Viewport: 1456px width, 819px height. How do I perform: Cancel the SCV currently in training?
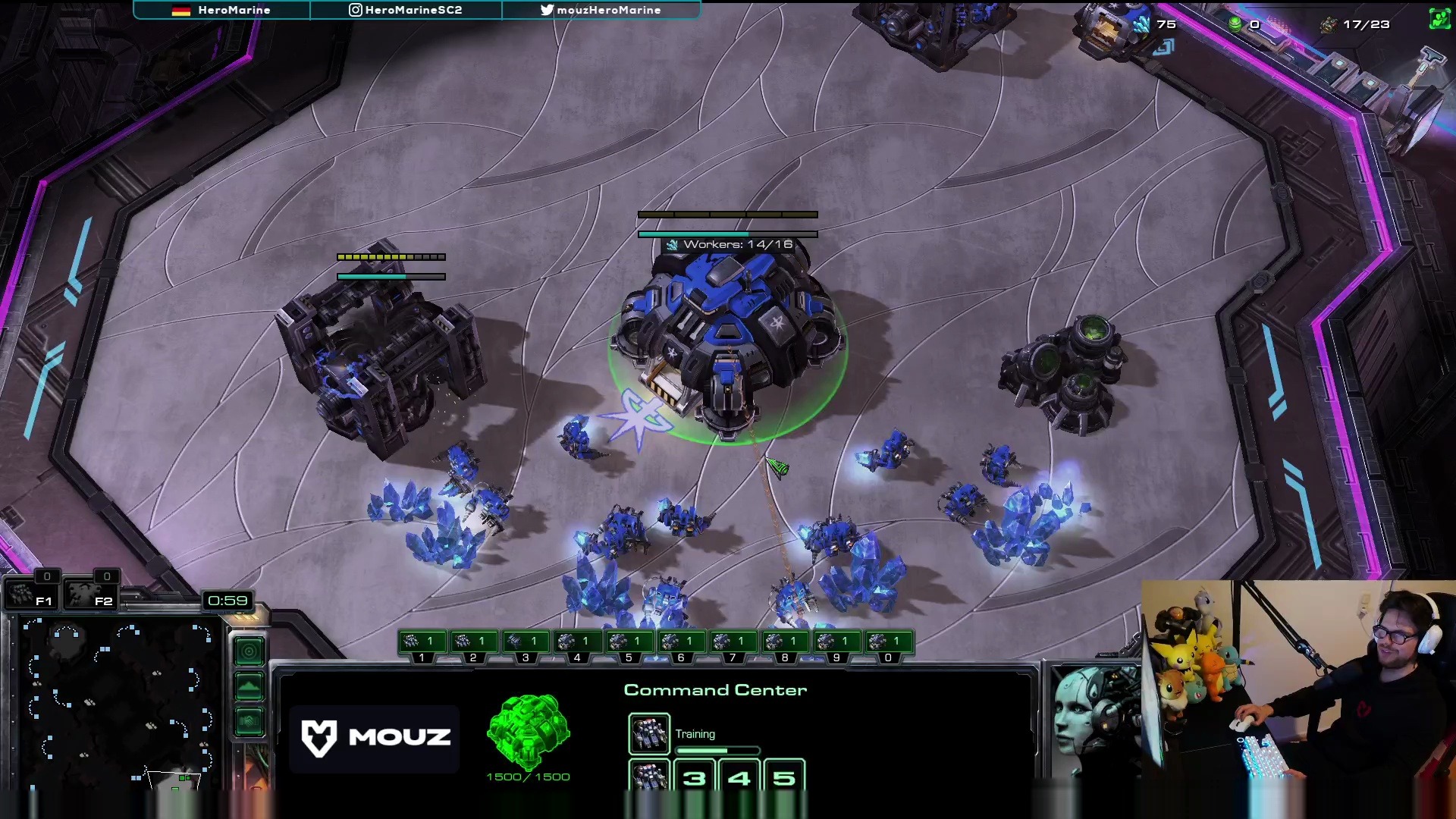pos(649,733)
